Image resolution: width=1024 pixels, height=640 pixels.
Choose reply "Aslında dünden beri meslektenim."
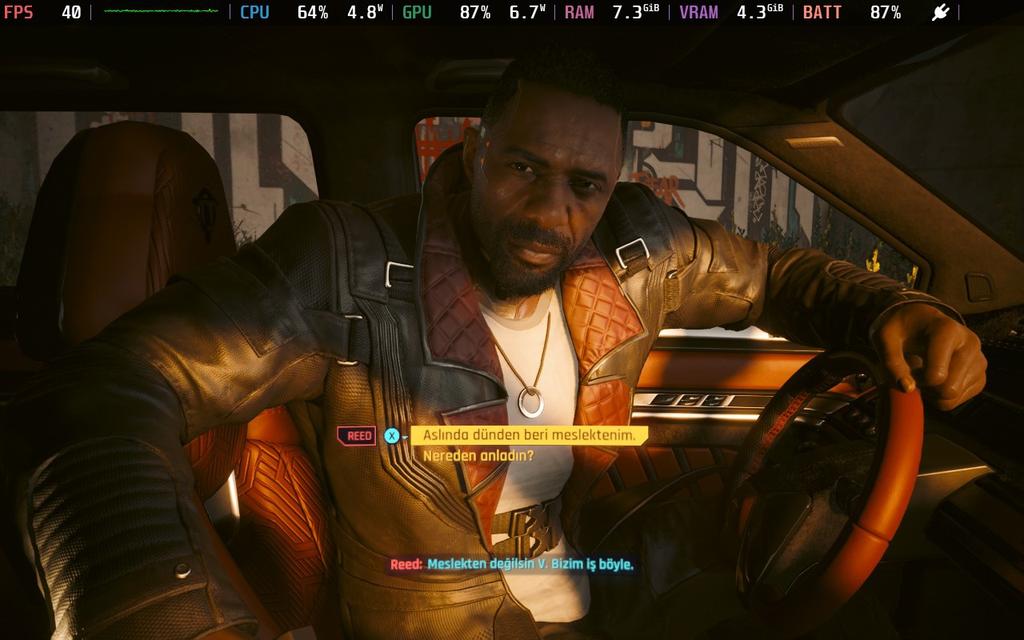click(x=530, y=435)
